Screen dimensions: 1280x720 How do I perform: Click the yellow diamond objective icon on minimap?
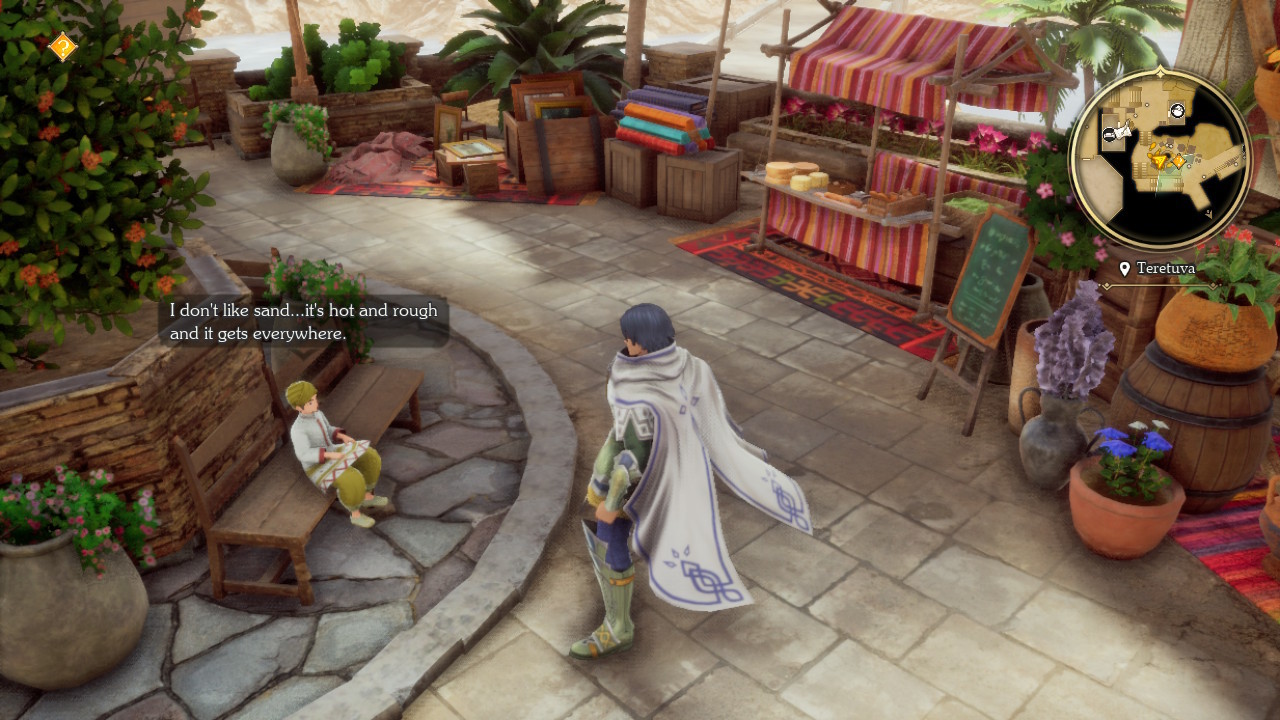coord(1179,160)
